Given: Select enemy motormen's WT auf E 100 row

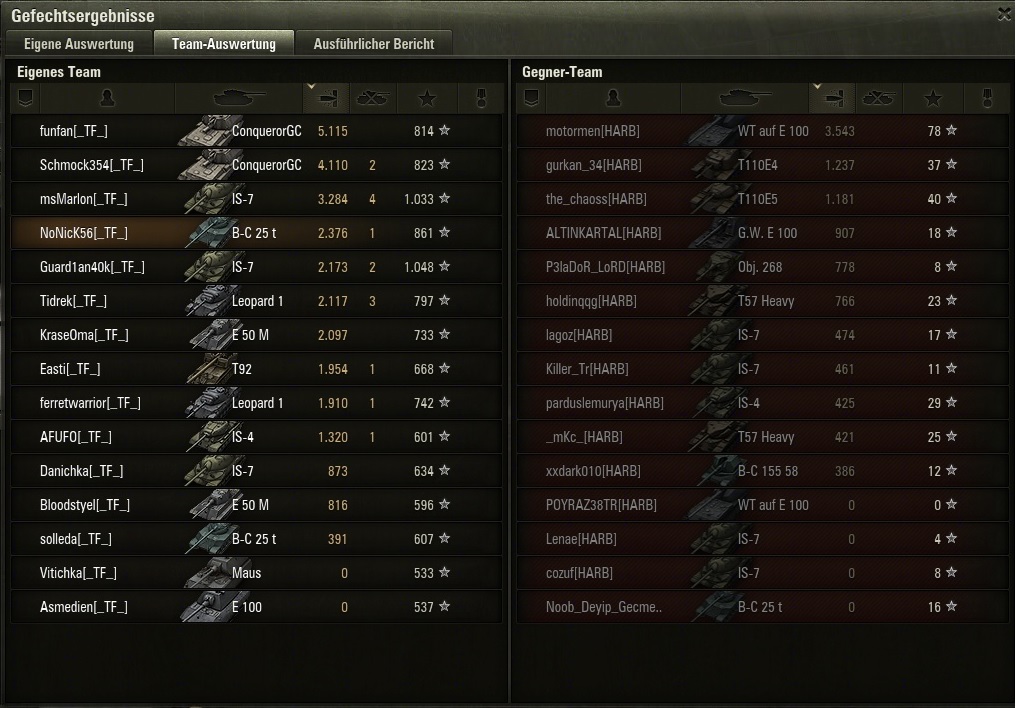Looking at the screenshot, I should [x=762, y=131].
